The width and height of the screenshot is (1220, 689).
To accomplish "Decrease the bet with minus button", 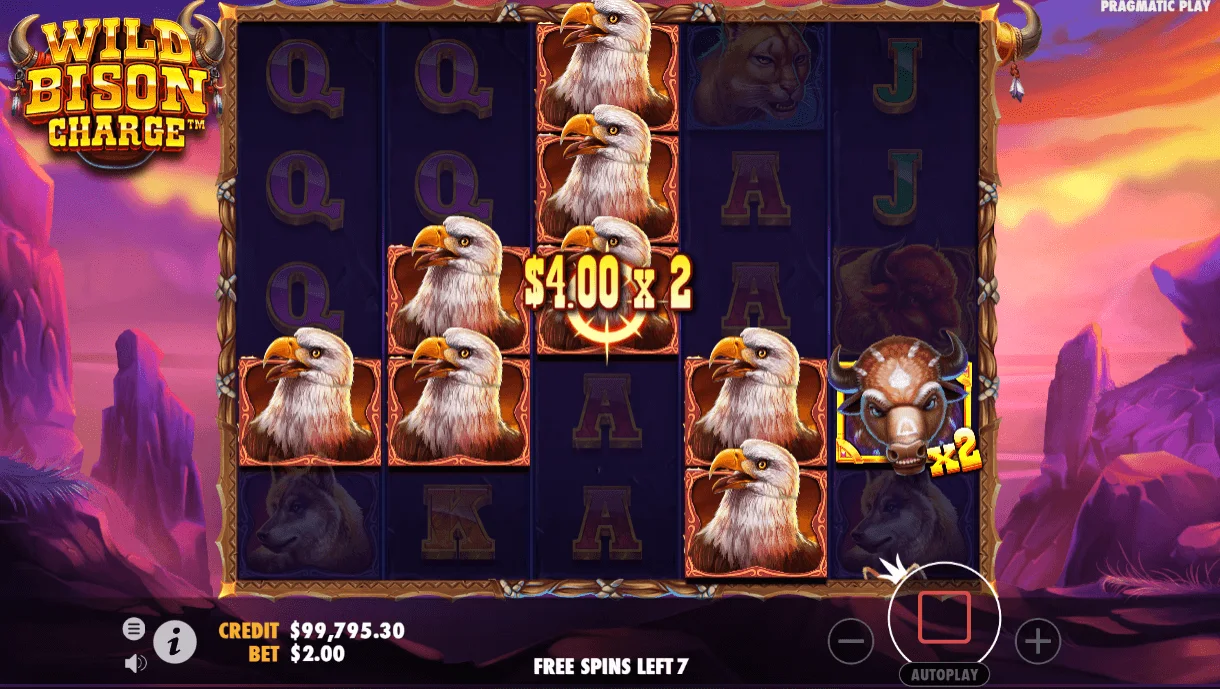I will [x=851, y=641].
